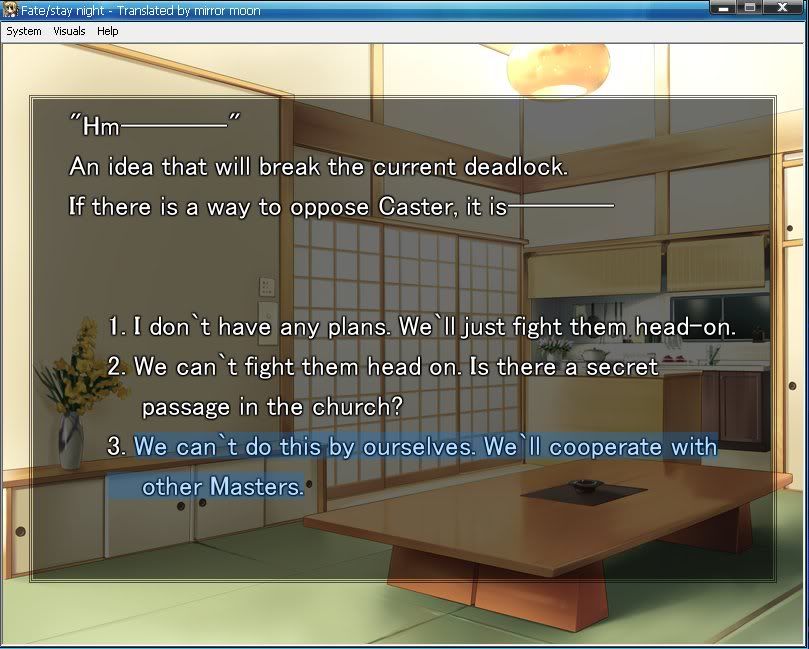Select the secret passage in the church reply
This screenshot has height=649, width=809.
tap(396, 367)
